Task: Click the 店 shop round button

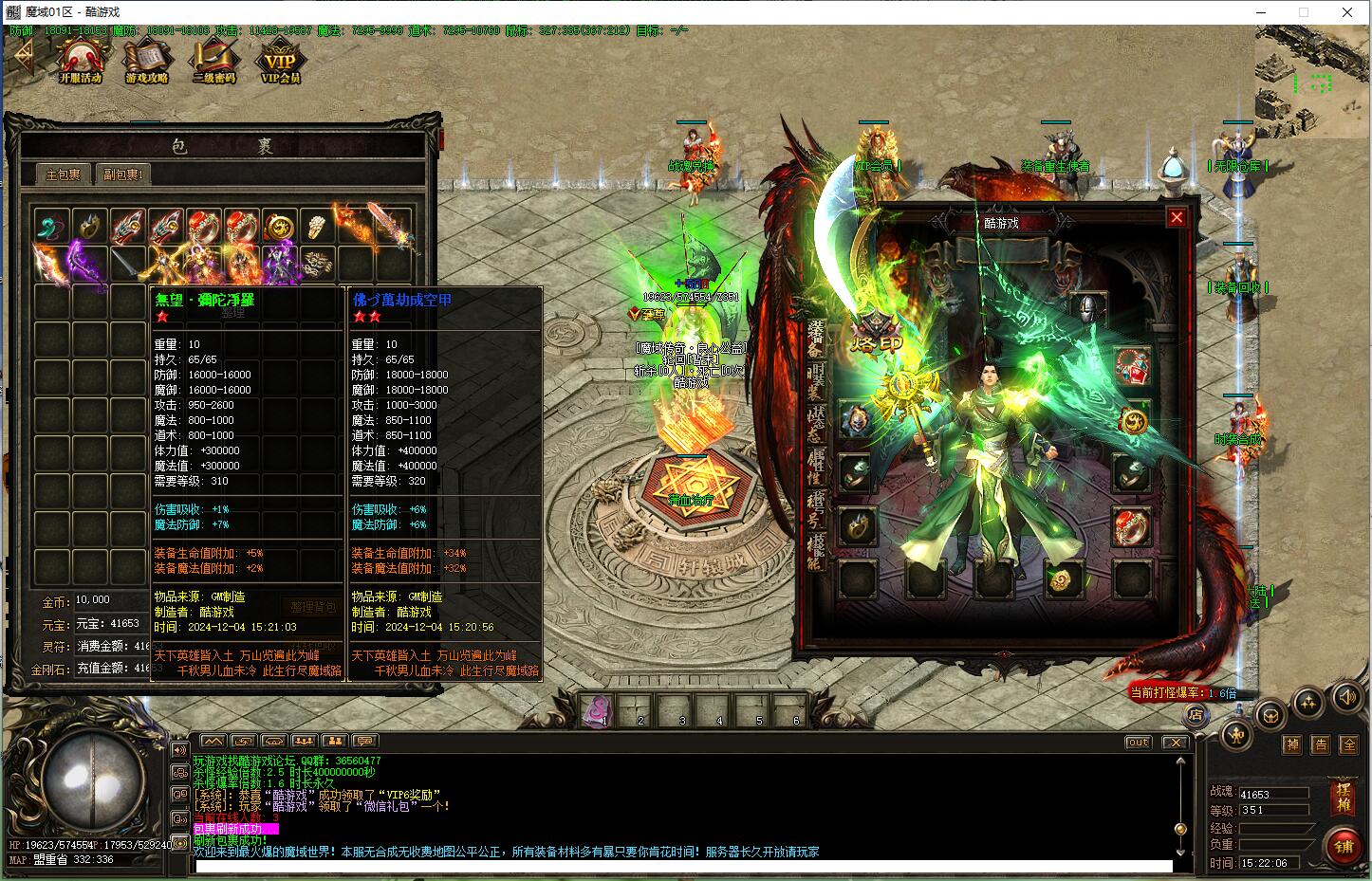Action: click(1196, 715)
